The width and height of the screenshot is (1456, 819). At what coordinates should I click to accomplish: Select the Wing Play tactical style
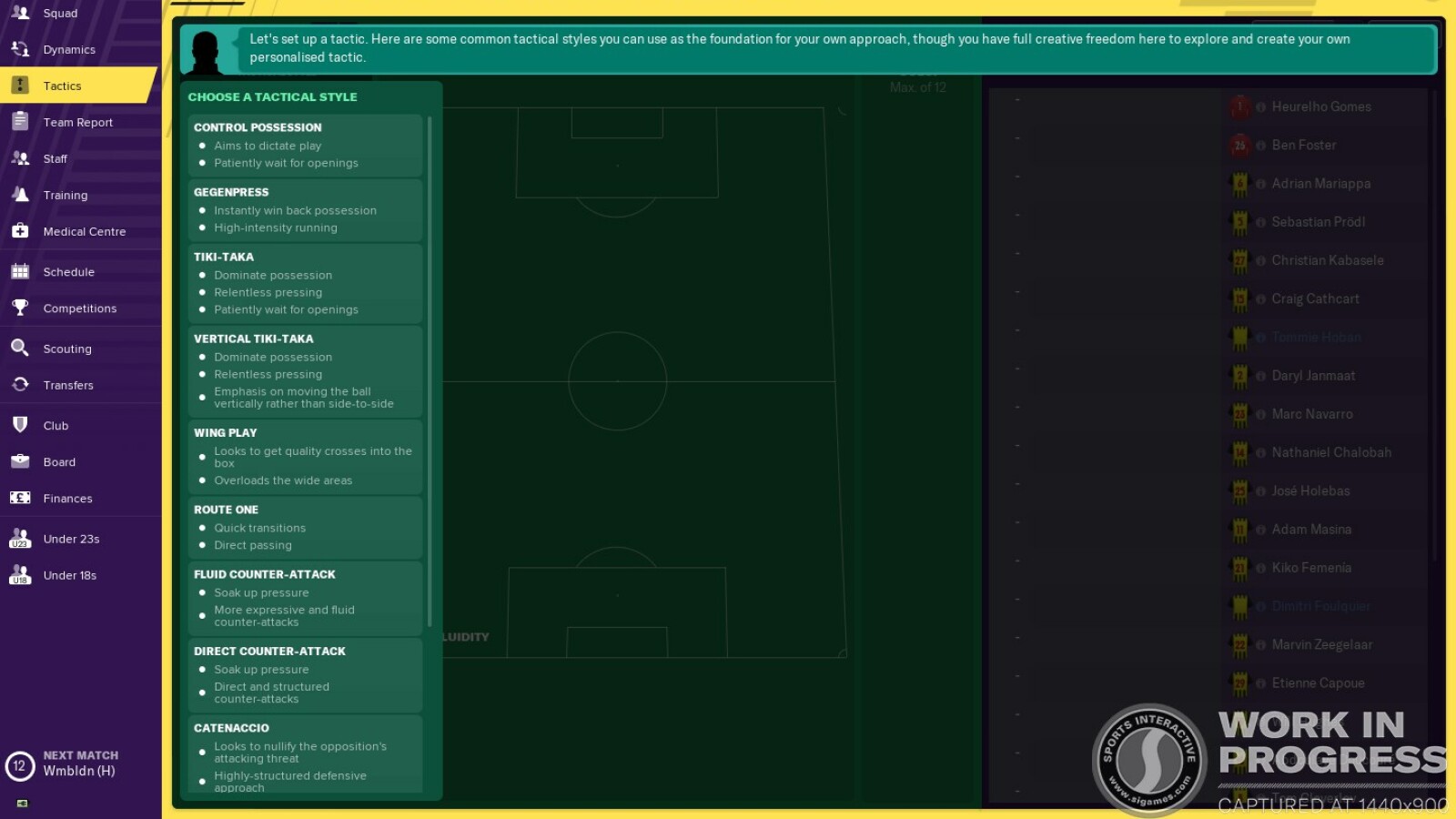(x=305, y=456)
